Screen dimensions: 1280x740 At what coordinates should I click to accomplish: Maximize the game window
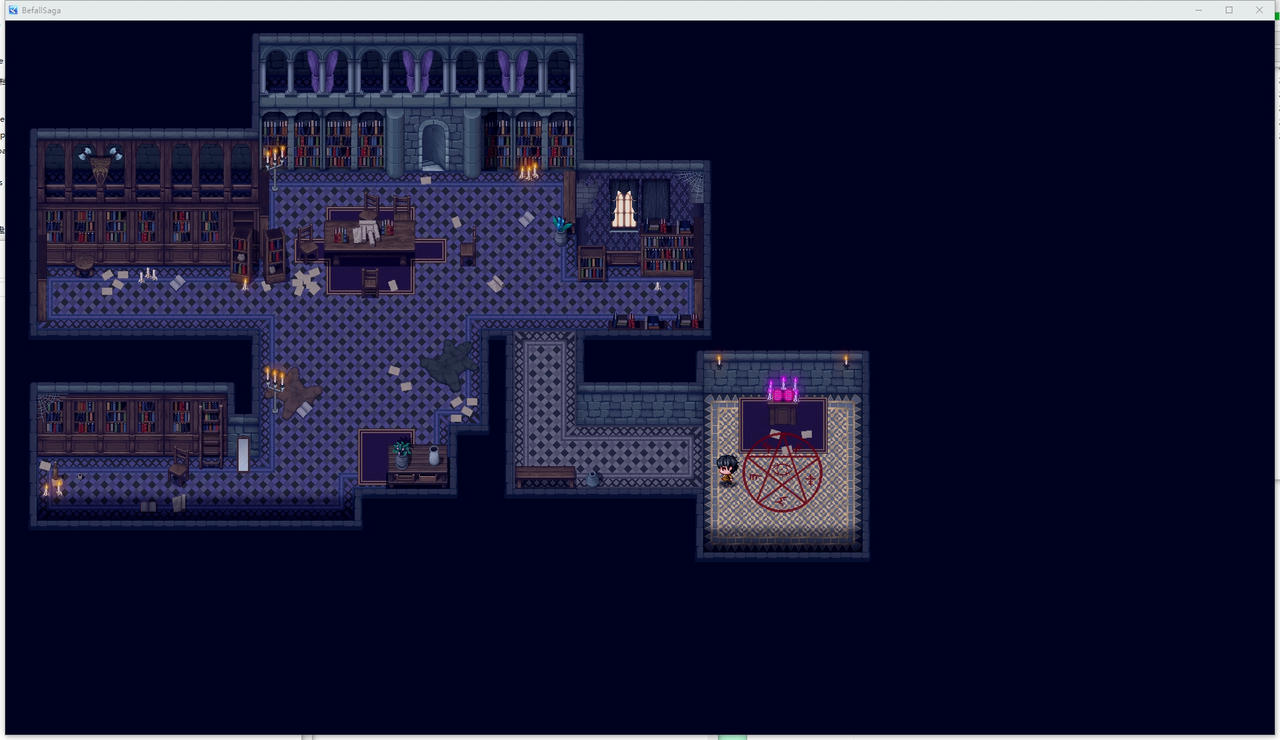(1229, 10)
